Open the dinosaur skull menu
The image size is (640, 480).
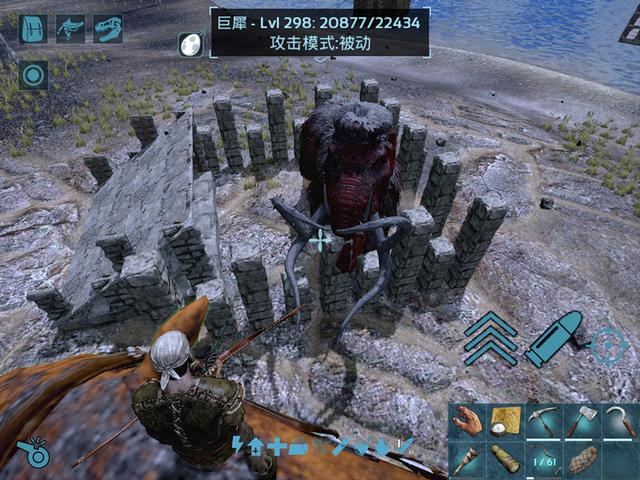pos(107,29)
